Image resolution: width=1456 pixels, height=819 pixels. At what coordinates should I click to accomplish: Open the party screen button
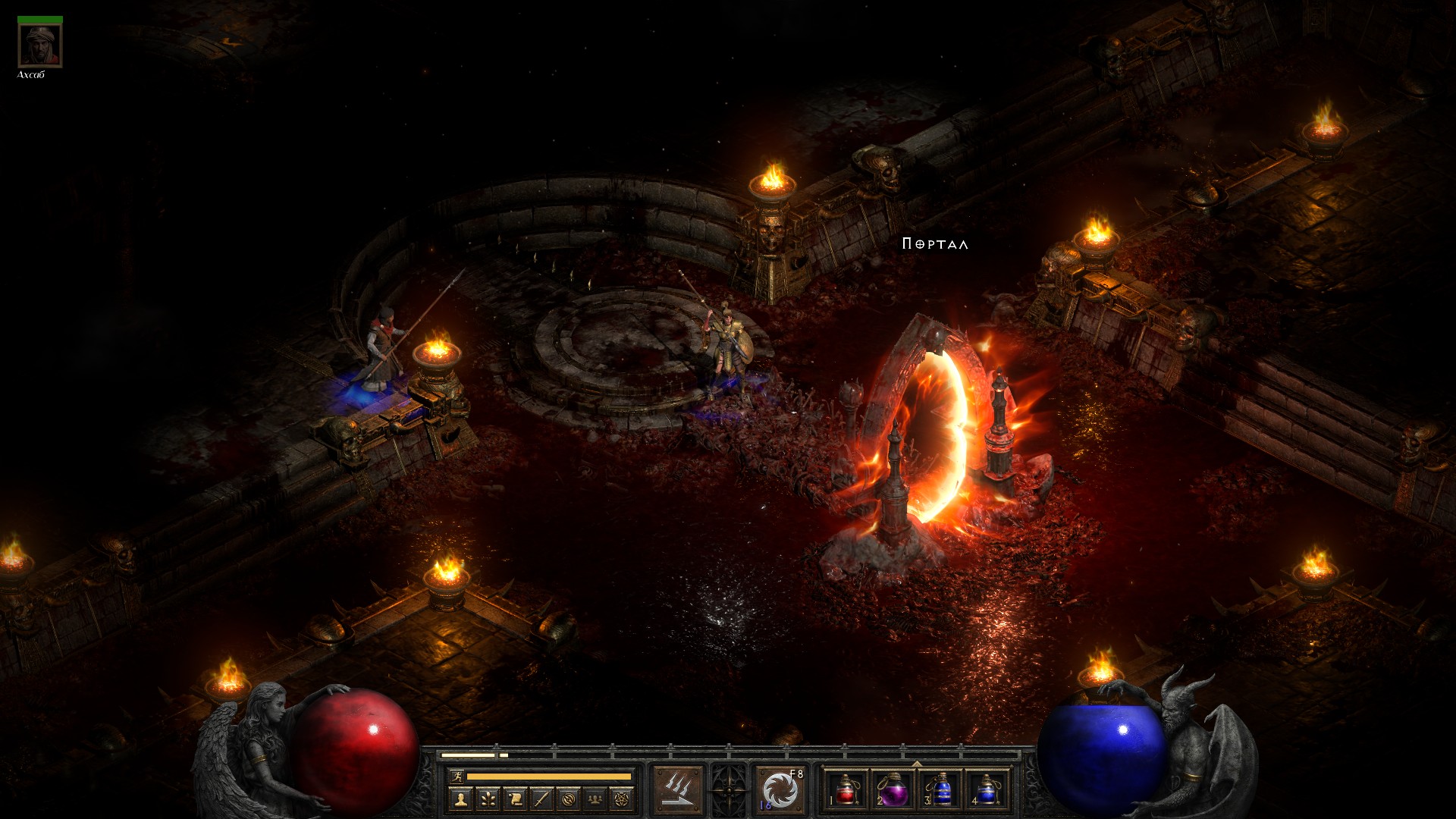coord(595,799)
